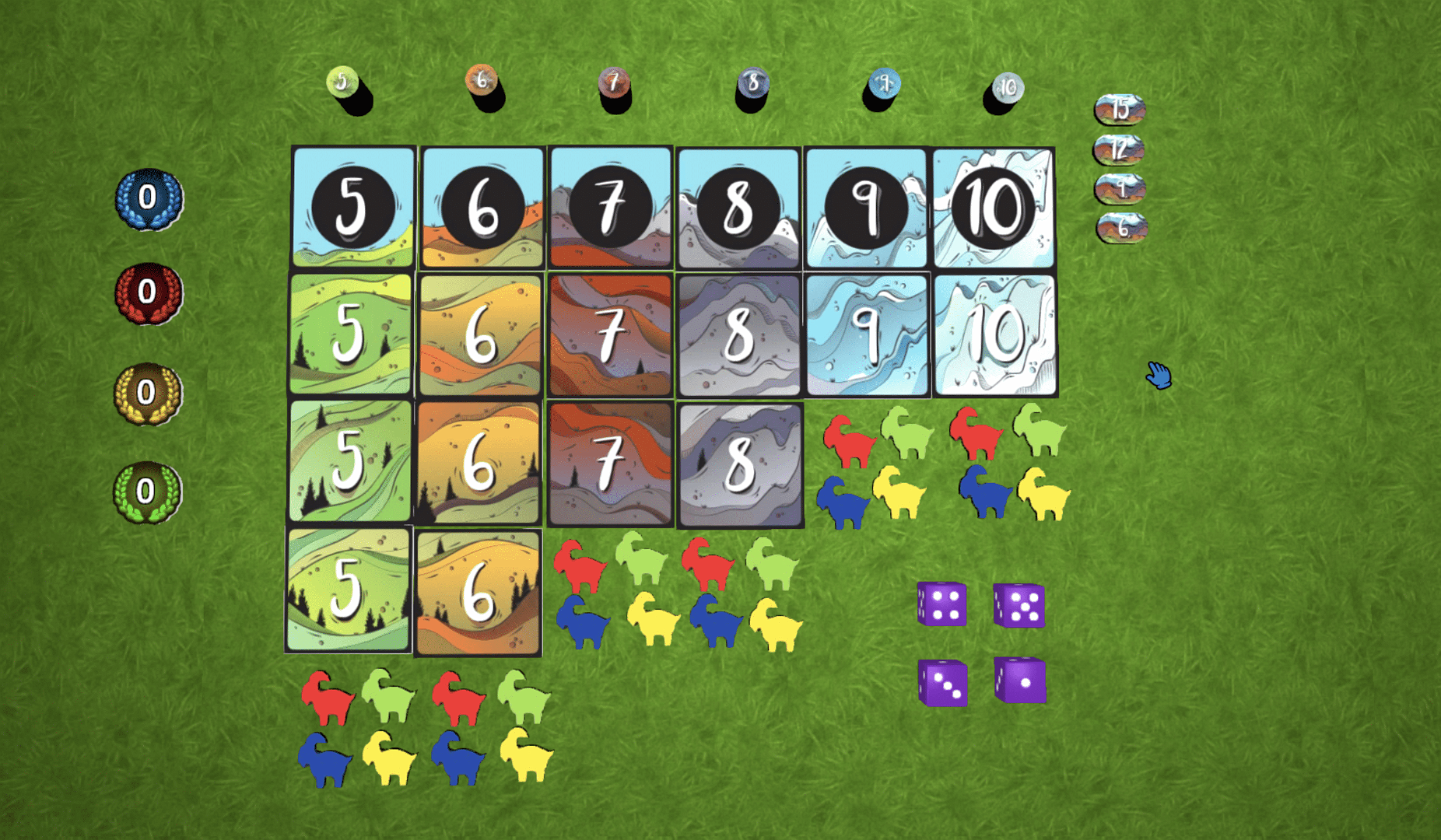Select the purple die showing one pip
1441x840 pixels.
pyautogui.click(x=1021, y=681)
